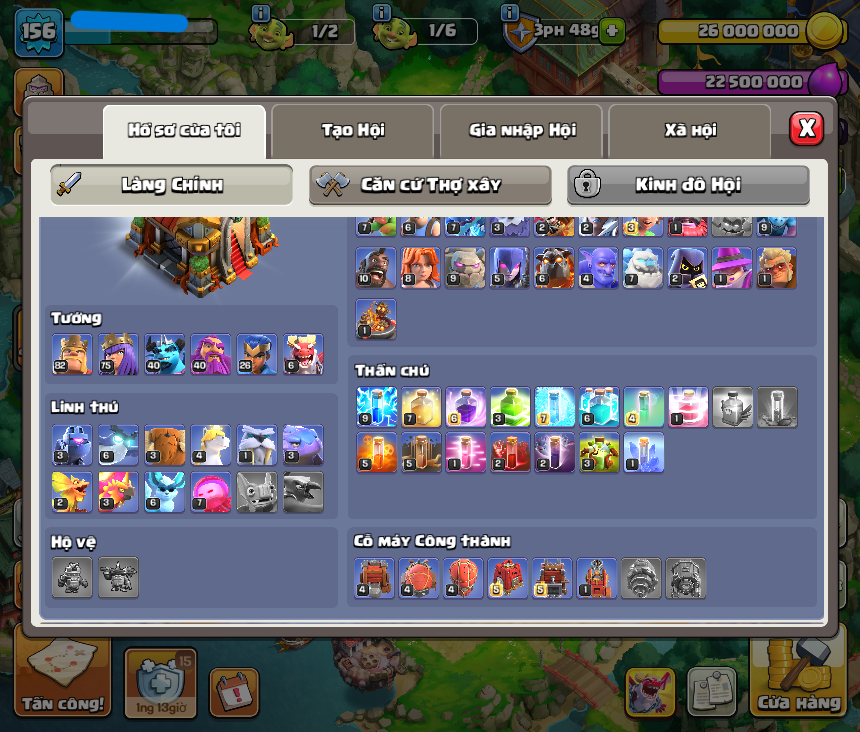
Task: Select the Unicorn pet icon
Action: click(x=210, y=446)
